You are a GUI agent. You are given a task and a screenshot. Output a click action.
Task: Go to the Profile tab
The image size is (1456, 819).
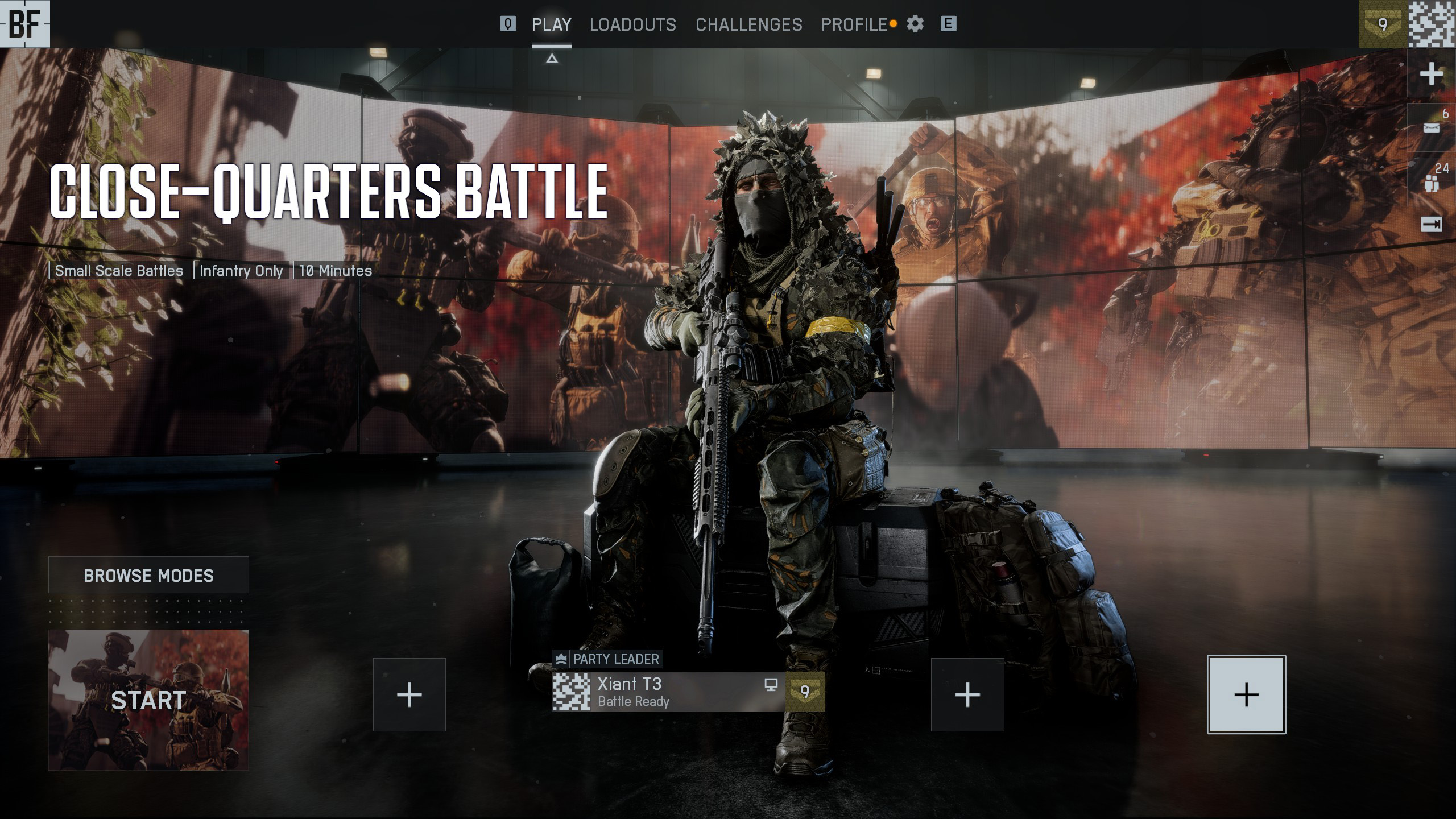[854, 24]
